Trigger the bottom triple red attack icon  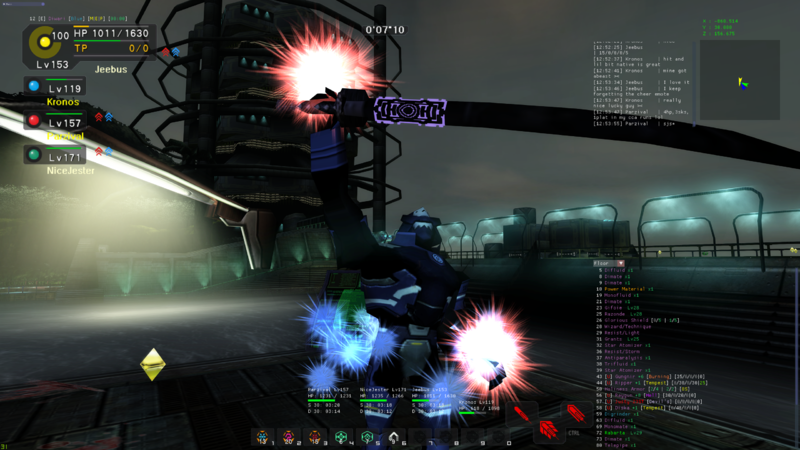548,431
